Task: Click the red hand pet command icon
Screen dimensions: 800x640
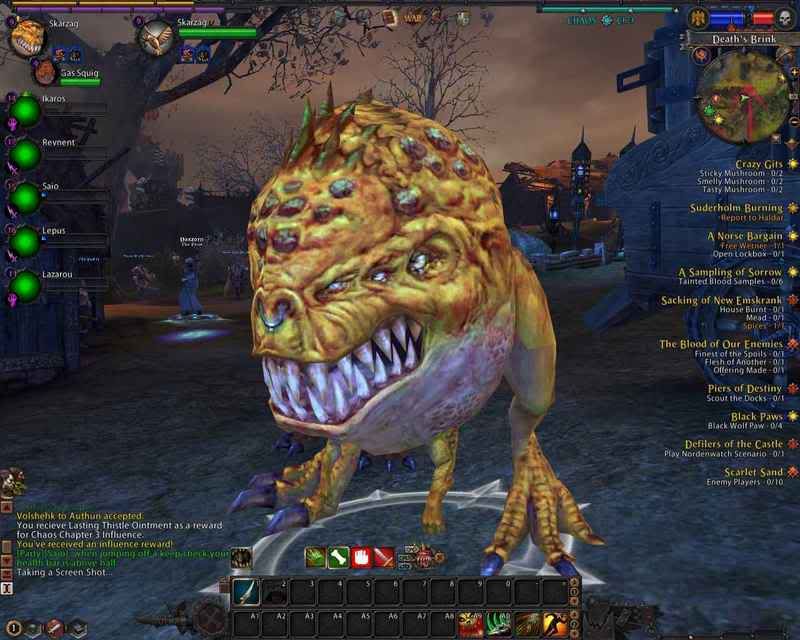Action: click(x=361, y=558)
